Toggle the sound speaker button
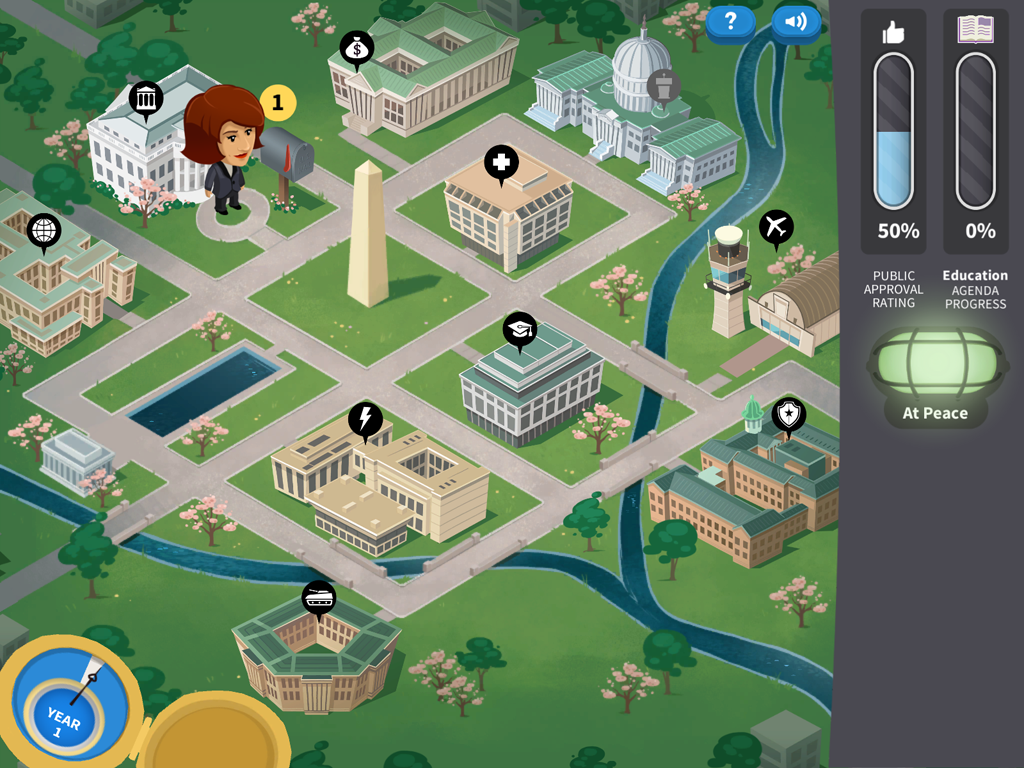The height and width of the screenshot is (768, 1024). tap(796, 22)
